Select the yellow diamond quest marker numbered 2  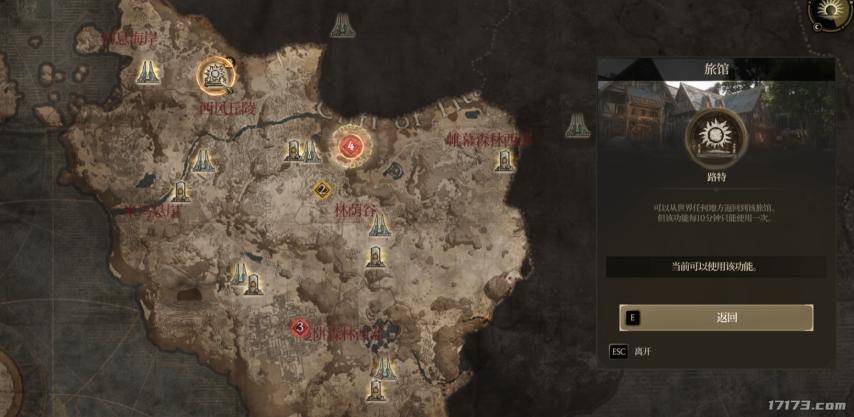pyautogui.click(x=322, y=189)
